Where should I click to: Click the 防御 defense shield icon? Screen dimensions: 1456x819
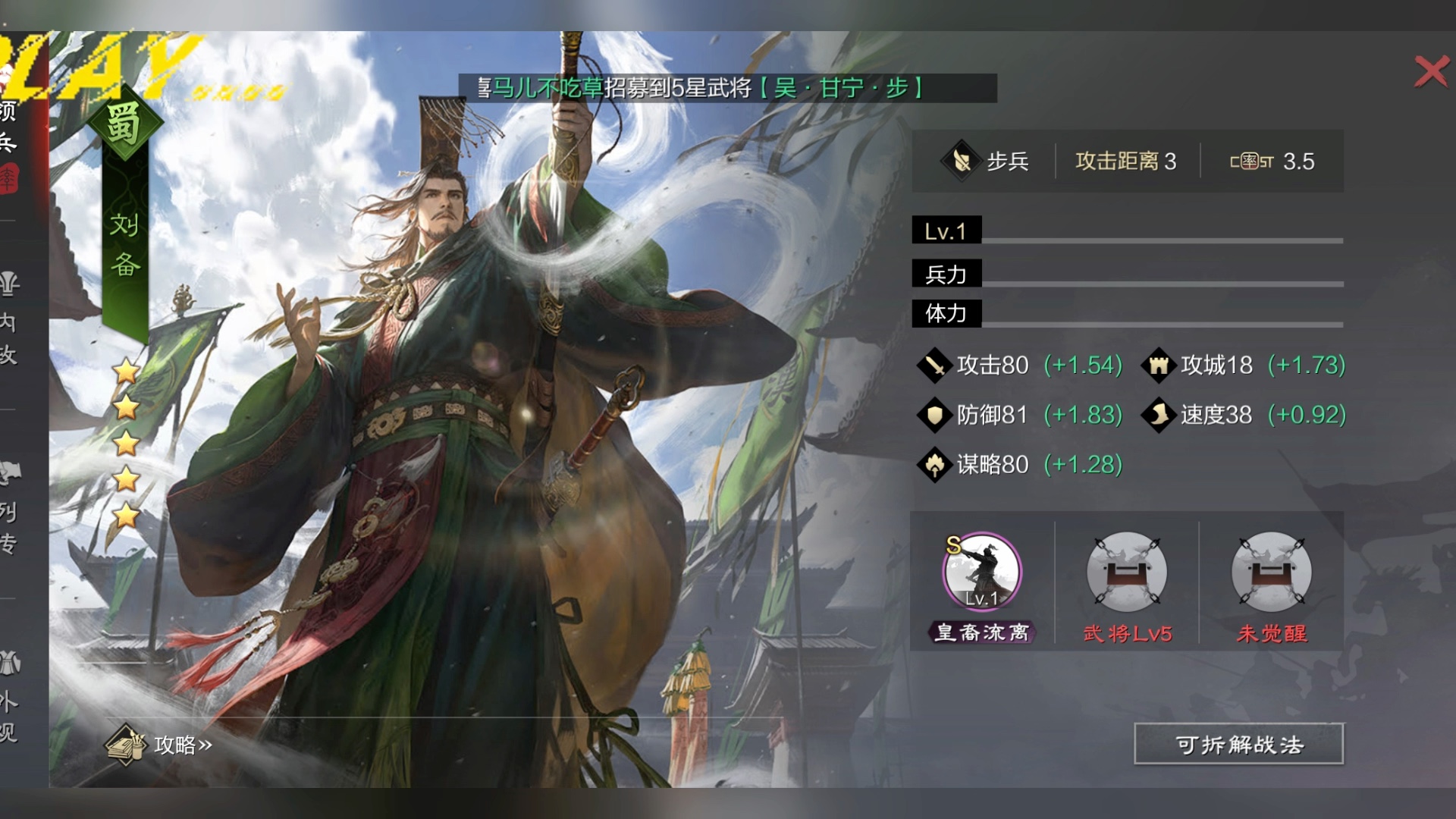[x=935, y=415]
